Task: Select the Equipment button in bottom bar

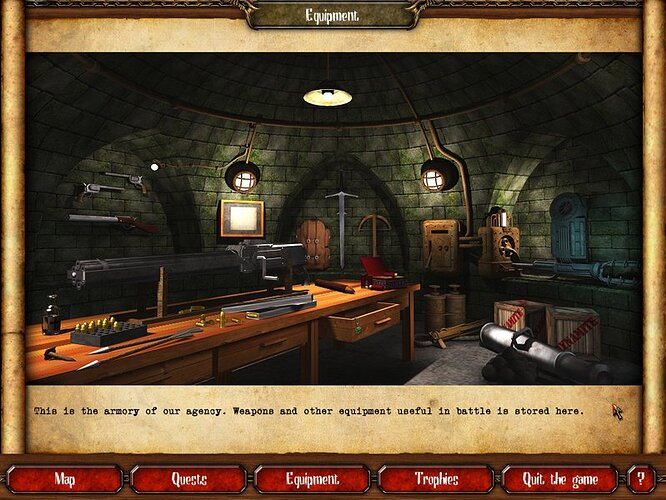Action: pyautogui.click(x=312, y=479)
